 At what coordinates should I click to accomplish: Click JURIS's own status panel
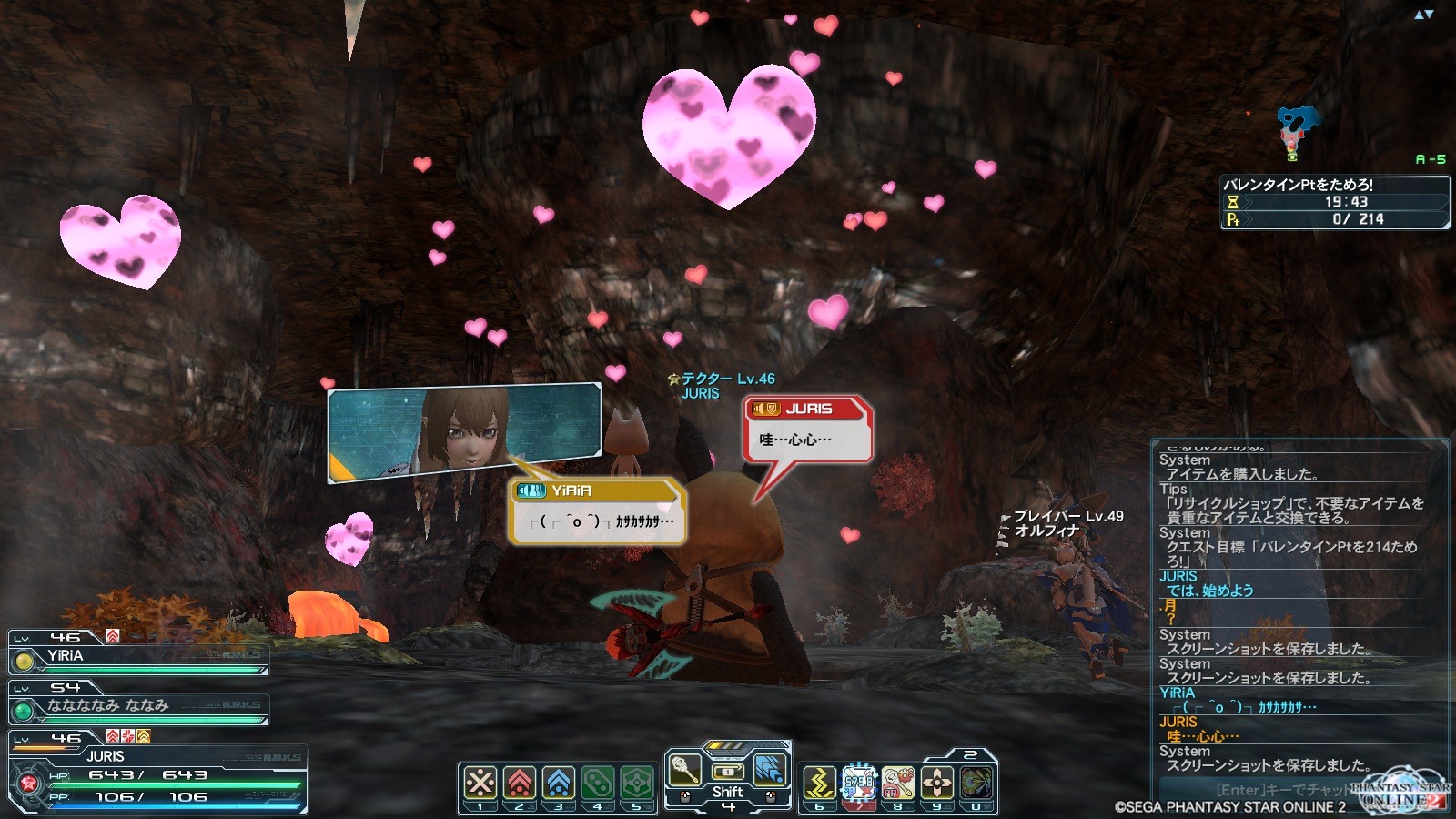coord(157,776)
